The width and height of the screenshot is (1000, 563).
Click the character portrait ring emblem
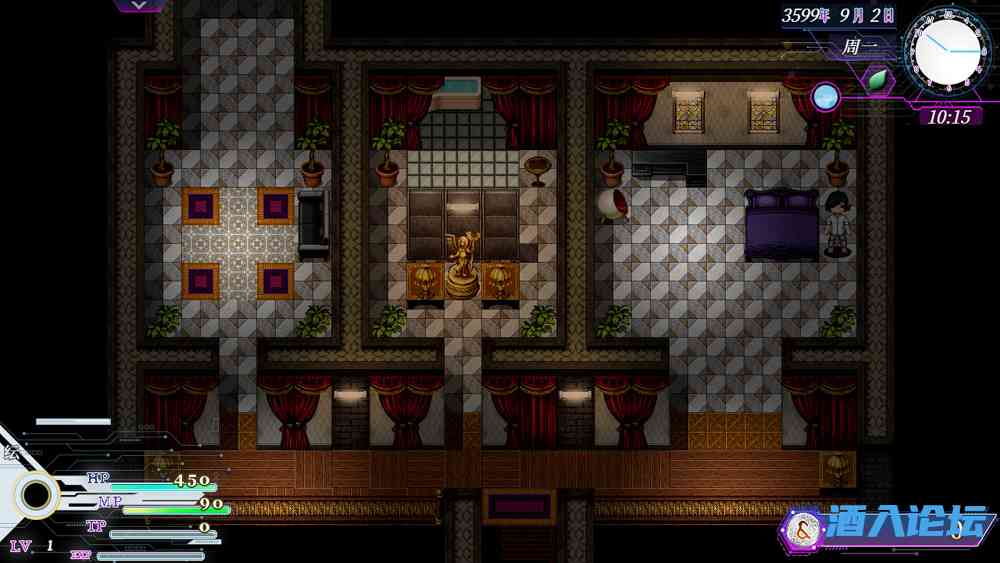[37, 495]
